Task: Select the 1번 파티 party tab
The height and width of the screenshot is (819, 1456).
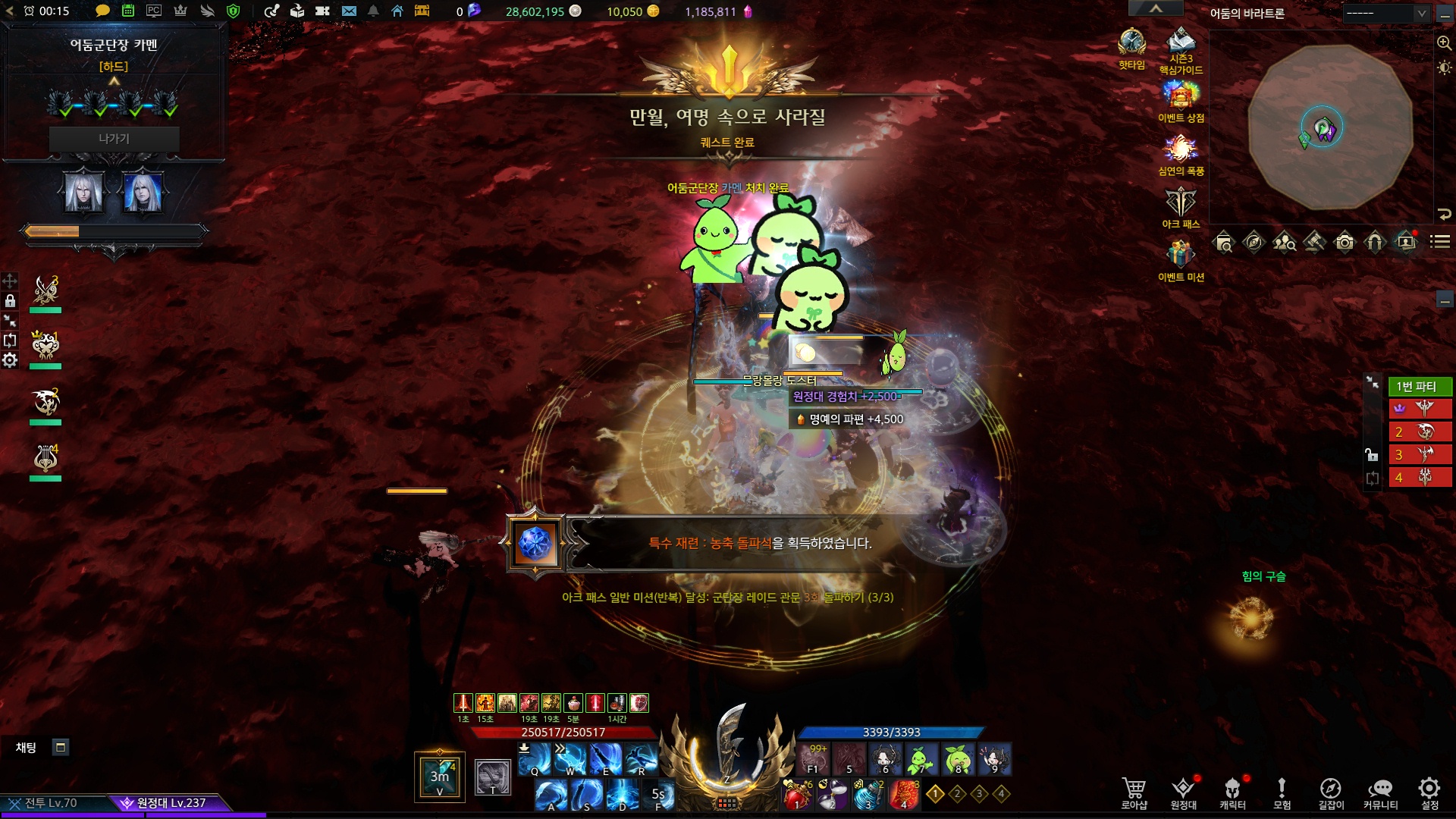Action: (x=1416, y=387)
